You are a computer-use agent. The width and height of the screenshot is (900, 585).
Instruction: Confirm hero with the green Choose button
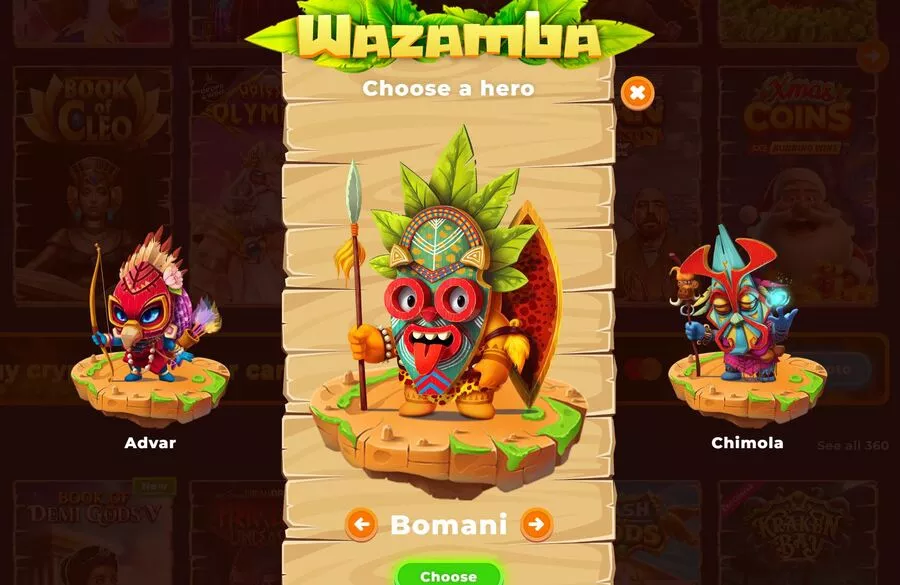[448, 575]
